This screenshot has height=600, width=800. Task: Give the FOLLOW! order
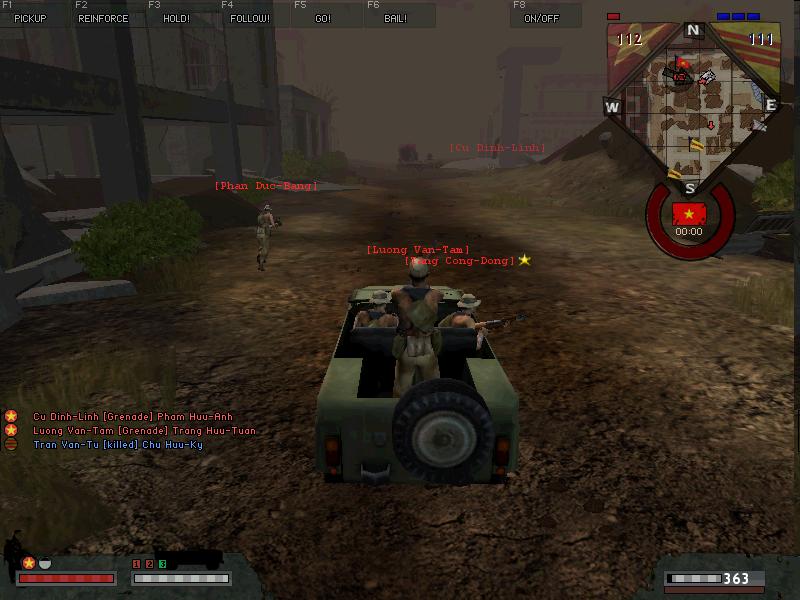(249, 18)
